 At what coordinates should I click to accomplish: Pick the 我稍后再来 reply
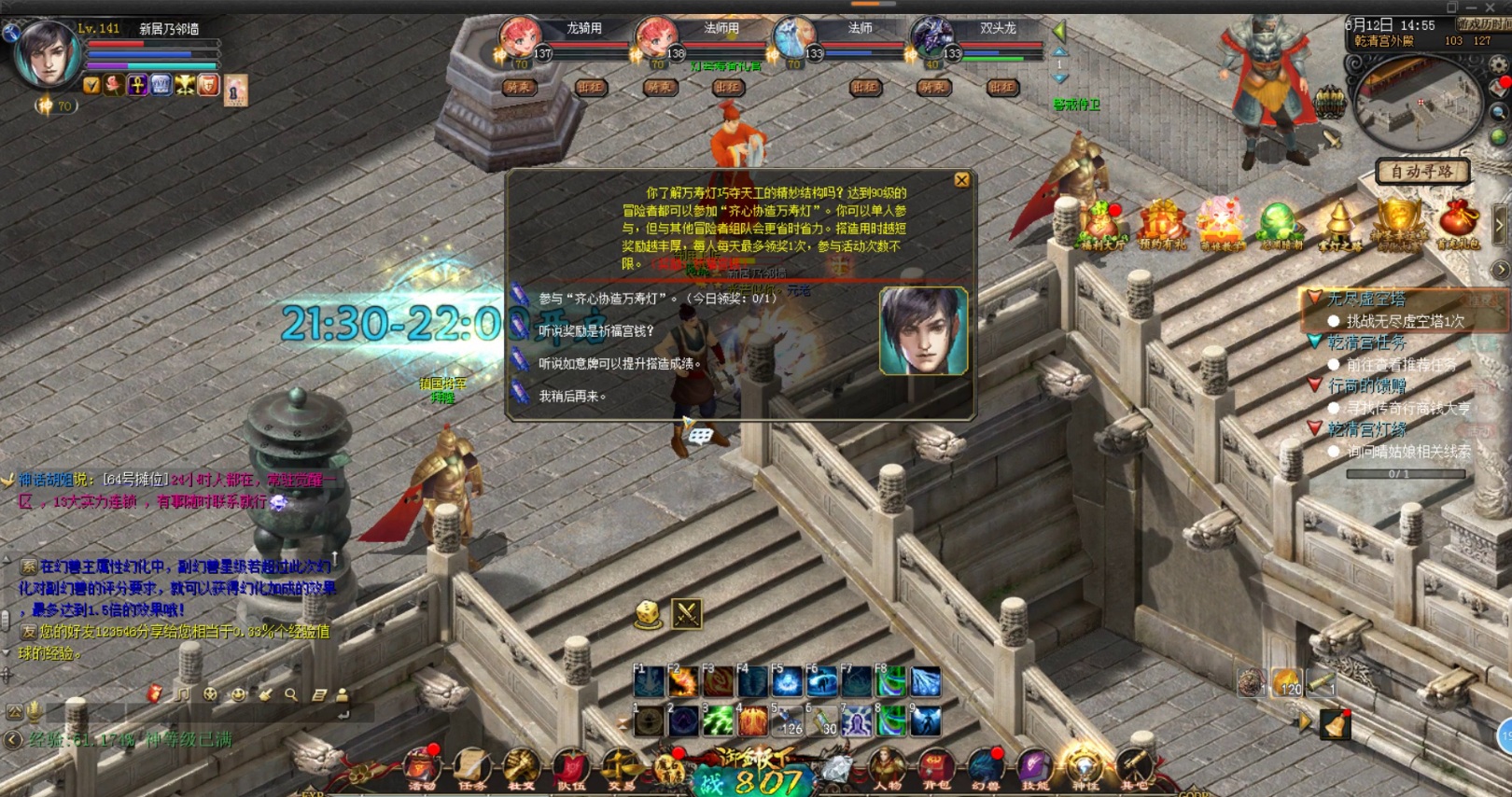click(x=572, y=397)
